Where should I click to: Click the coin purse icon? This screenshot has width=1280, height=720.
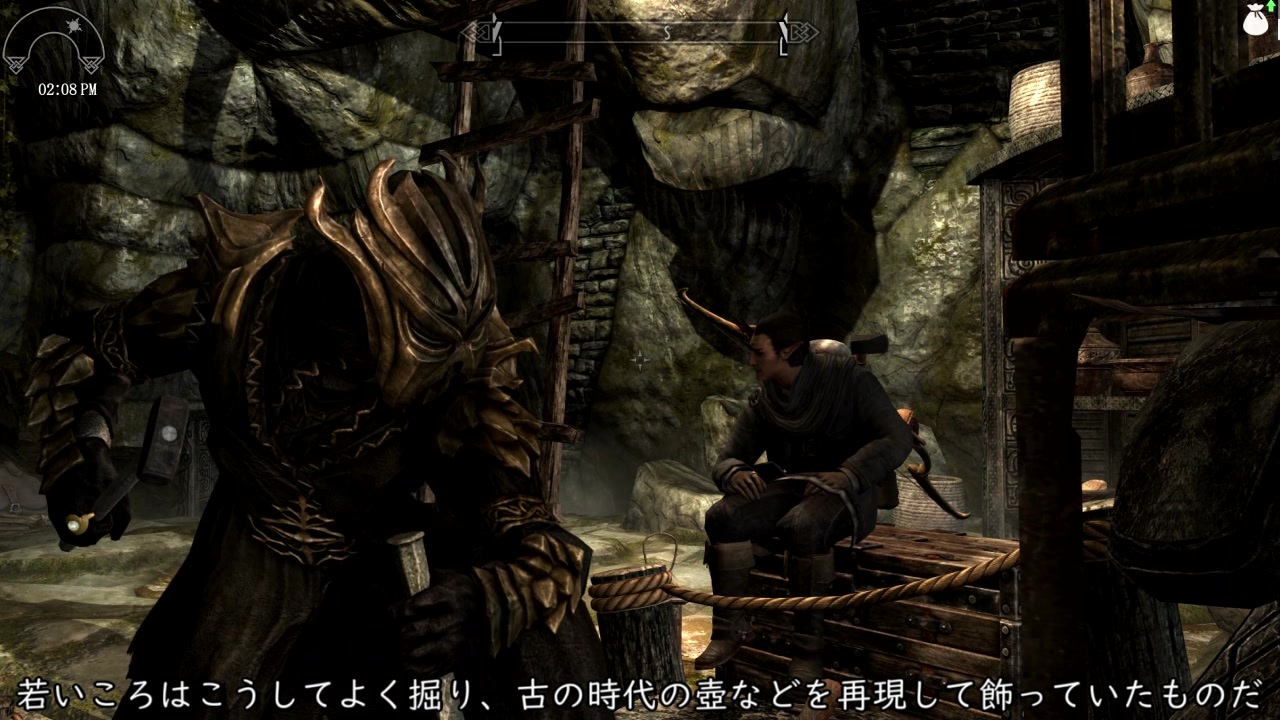point(1256,19)
